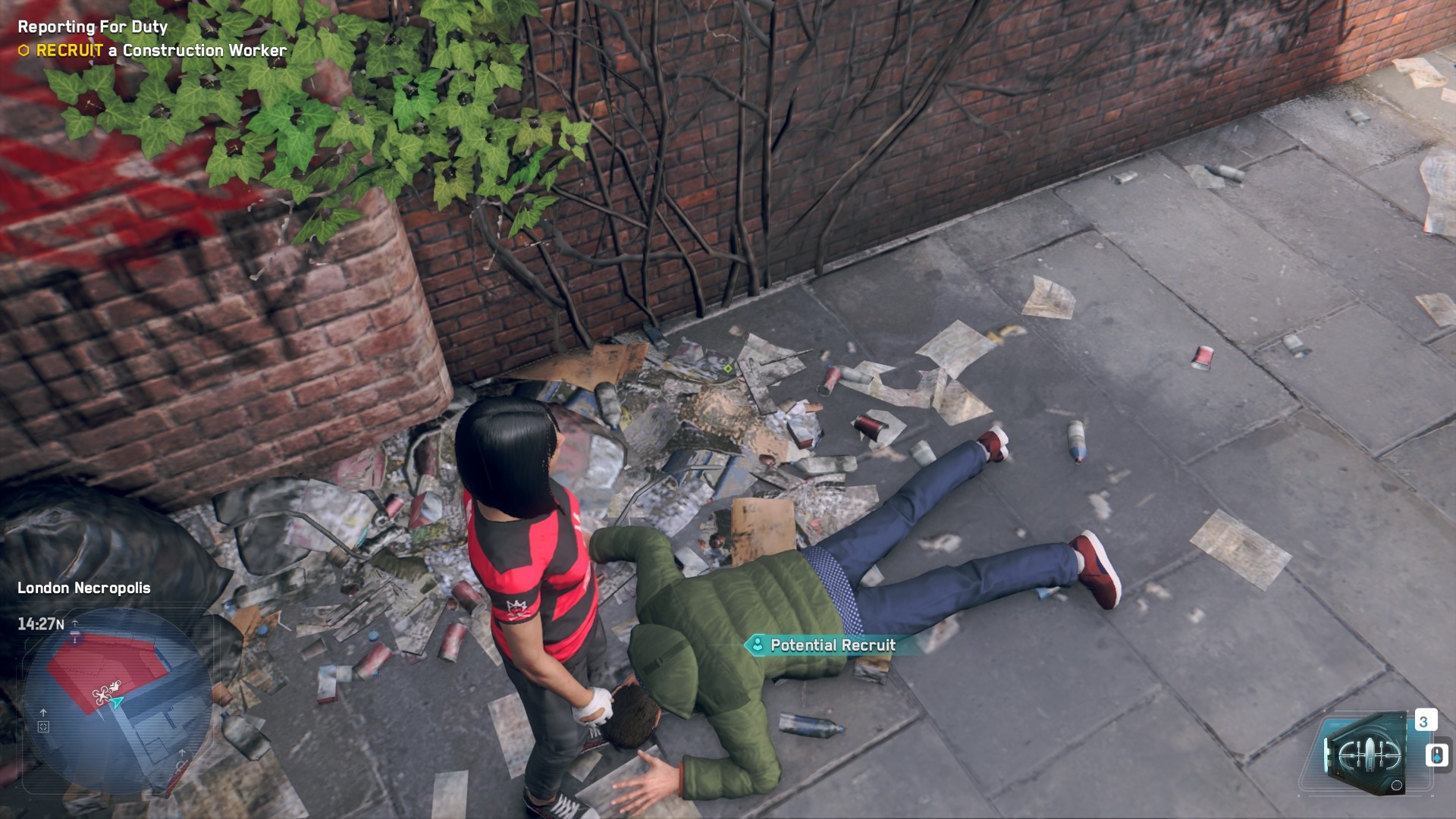Image resolution: width=1456 pixels, height=819 pixels.
Task: Activate the equipped gadget icon
Action: [x=1365, y=754]
